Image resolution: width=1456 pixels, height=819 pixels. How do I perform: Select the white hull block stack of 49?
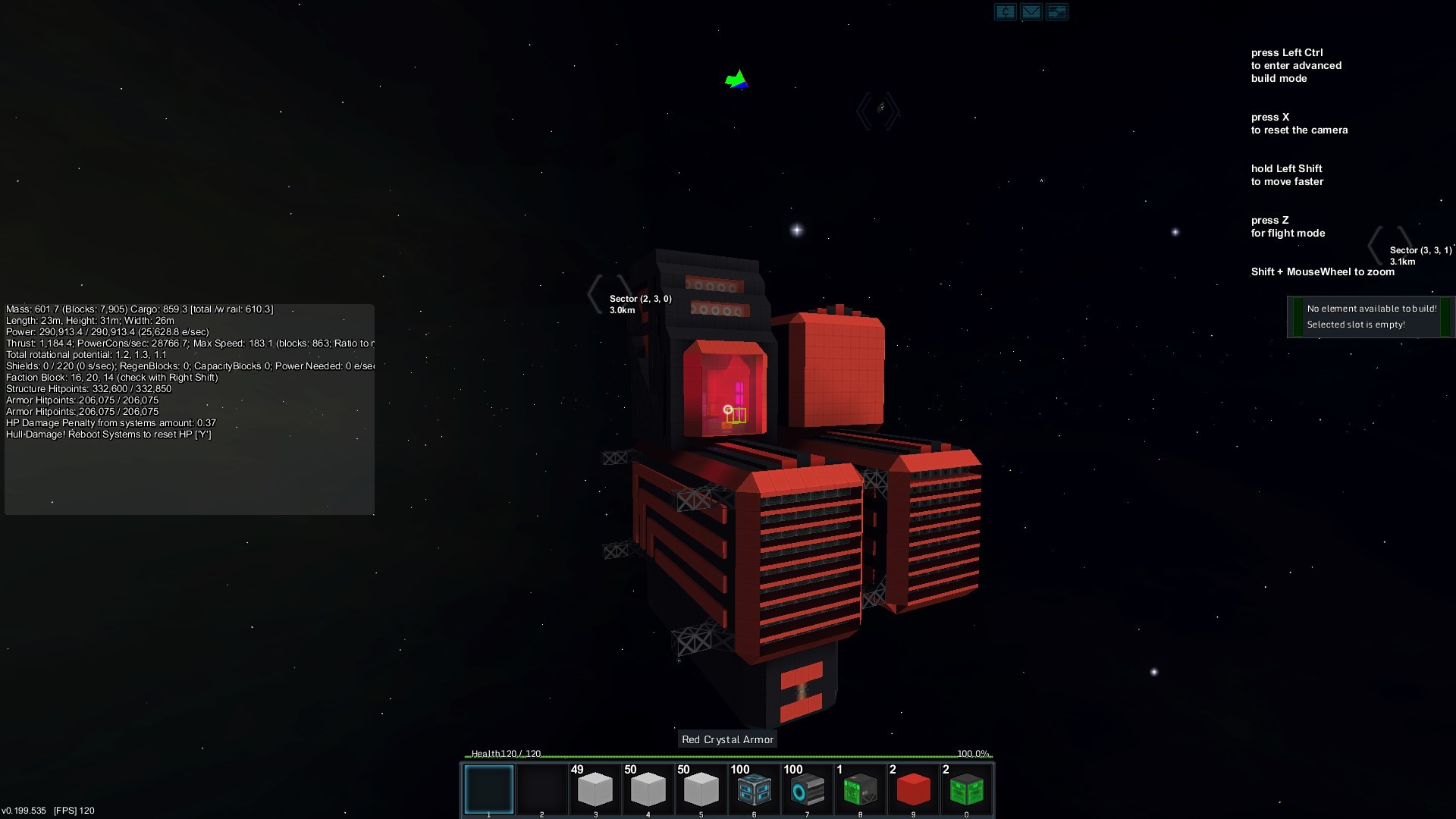595,789
